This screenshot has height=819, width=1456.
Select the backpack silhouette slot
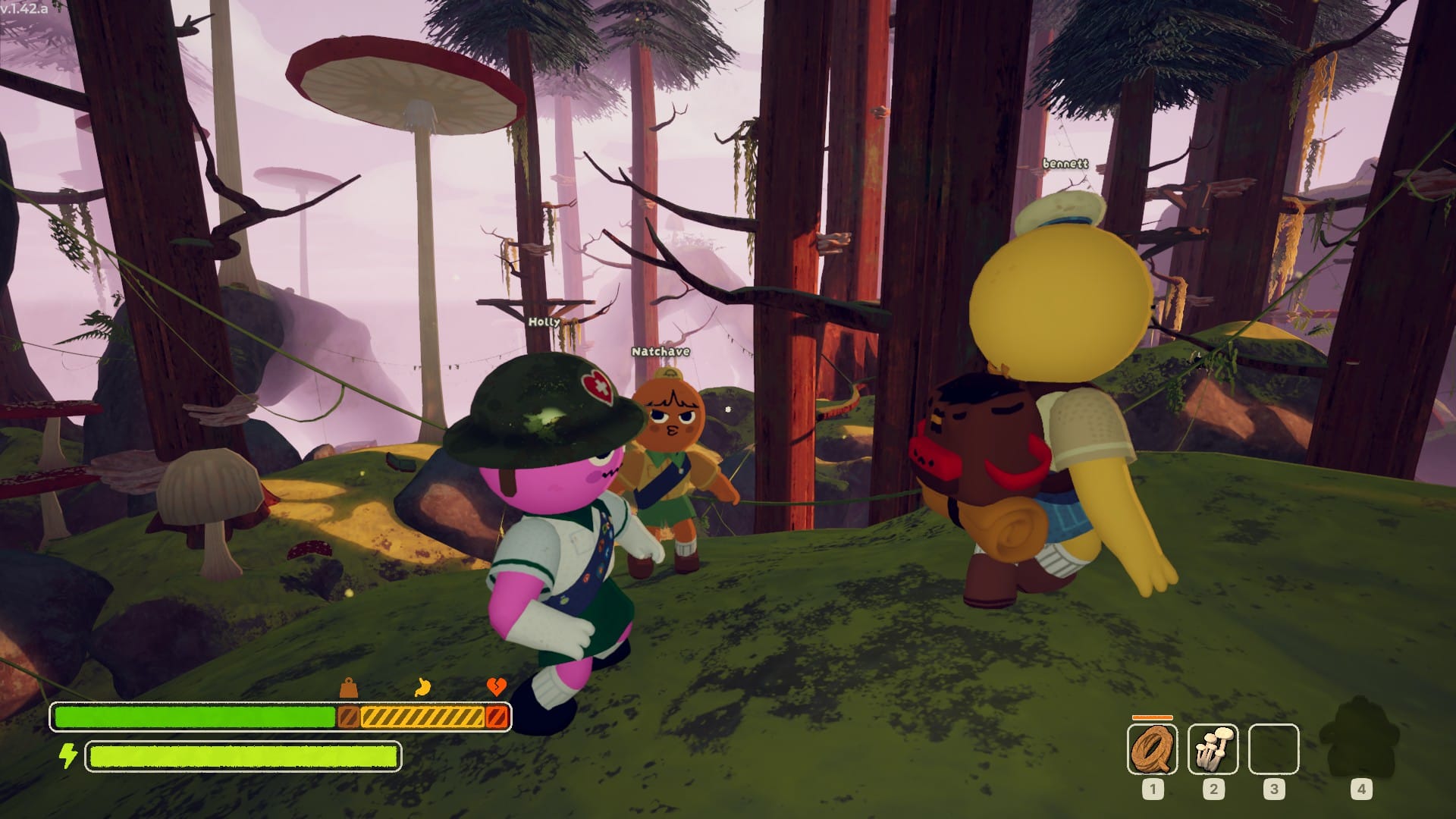pyautogui.click(x=1359, y=743)
